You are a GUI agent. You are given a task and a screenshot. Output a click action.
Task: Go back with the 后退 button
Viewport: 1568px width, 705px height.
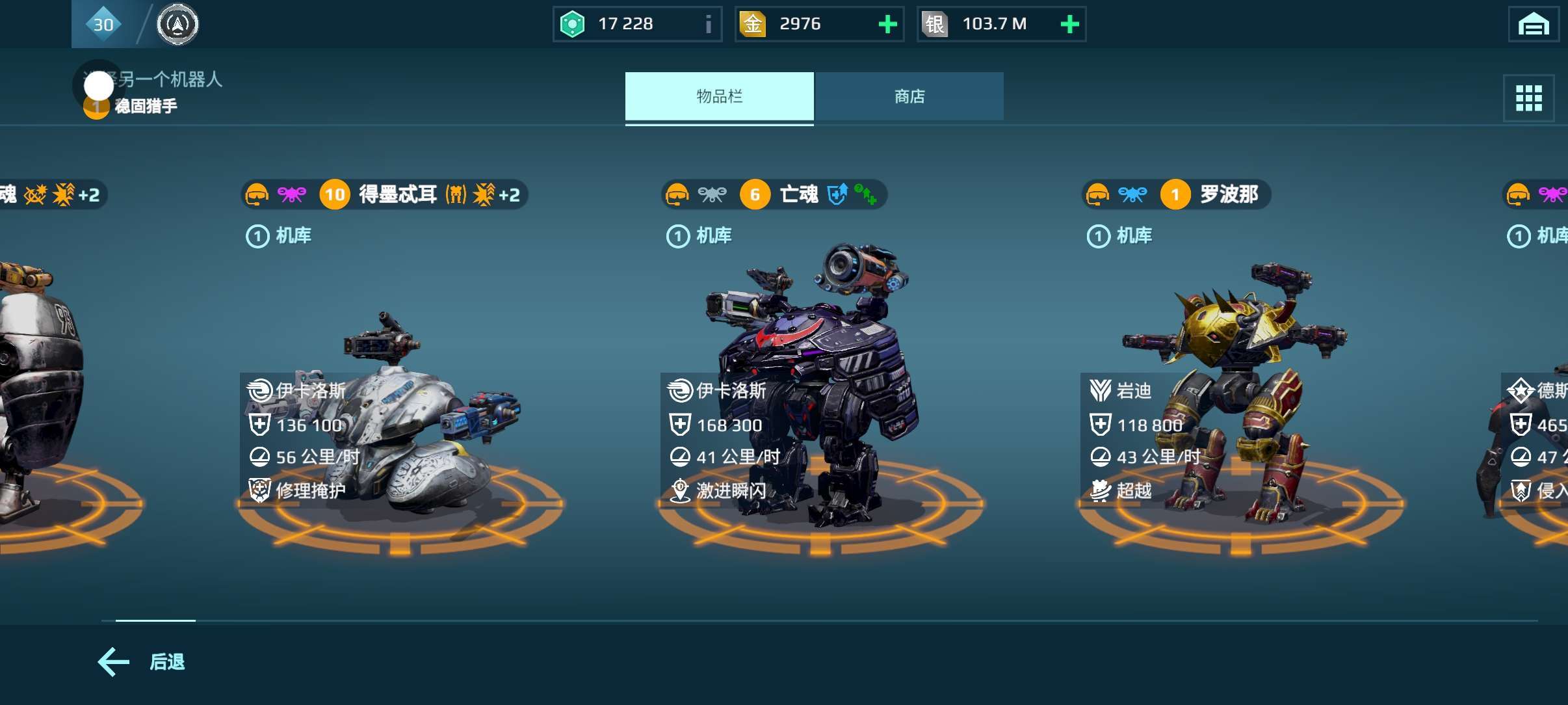(142, 661)
